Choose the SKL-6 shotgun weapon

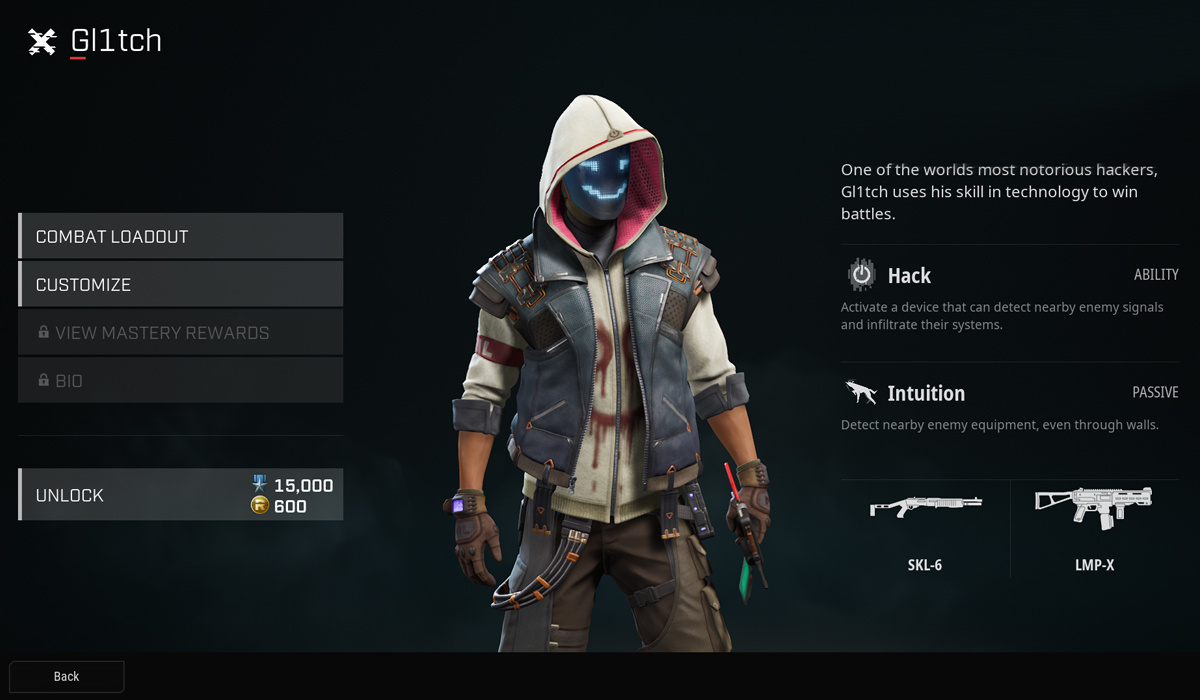pyautogui.click(x=925, y=527)
